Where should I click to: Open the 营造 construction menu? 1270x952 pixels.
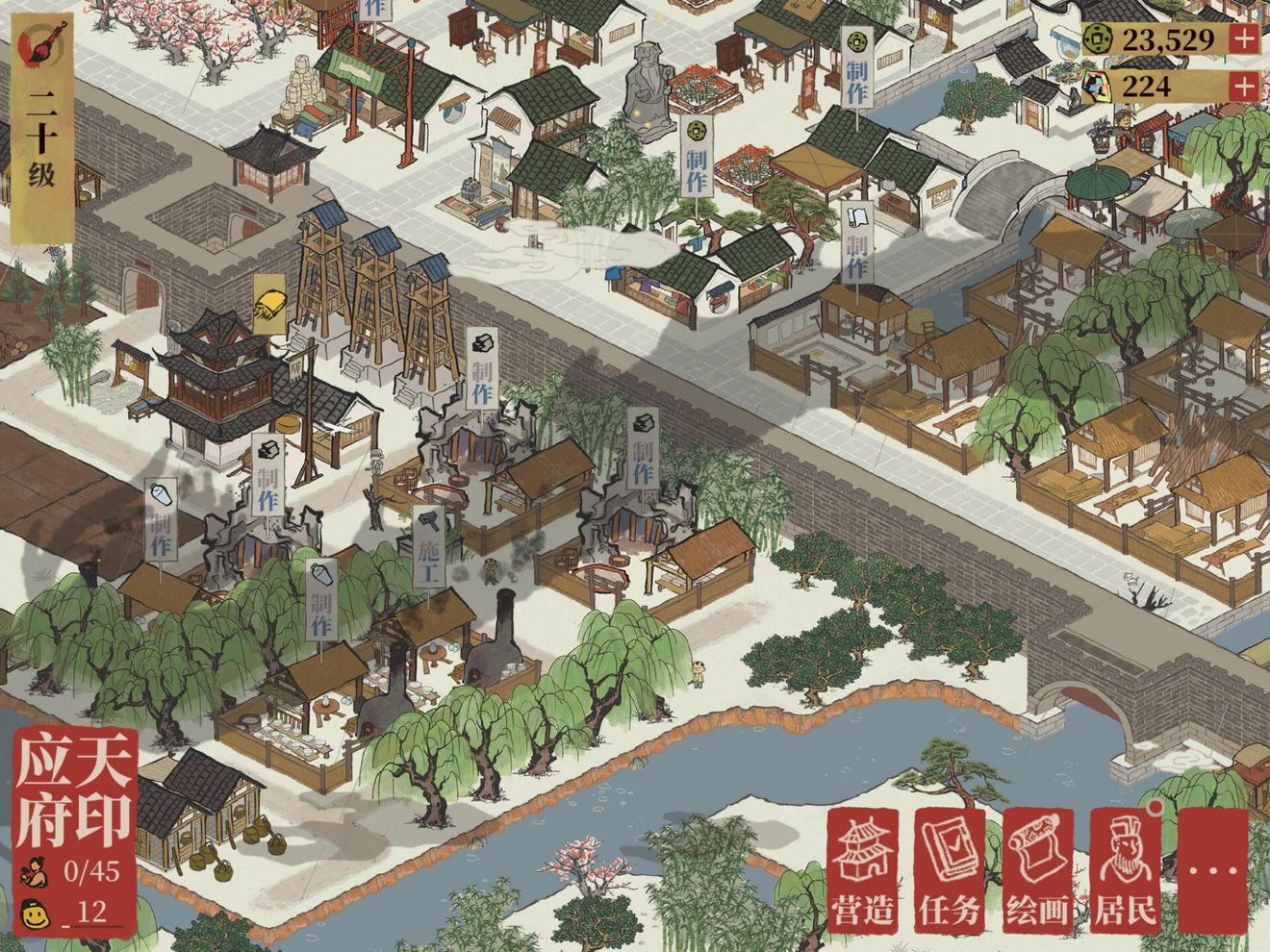pos(863,871)
